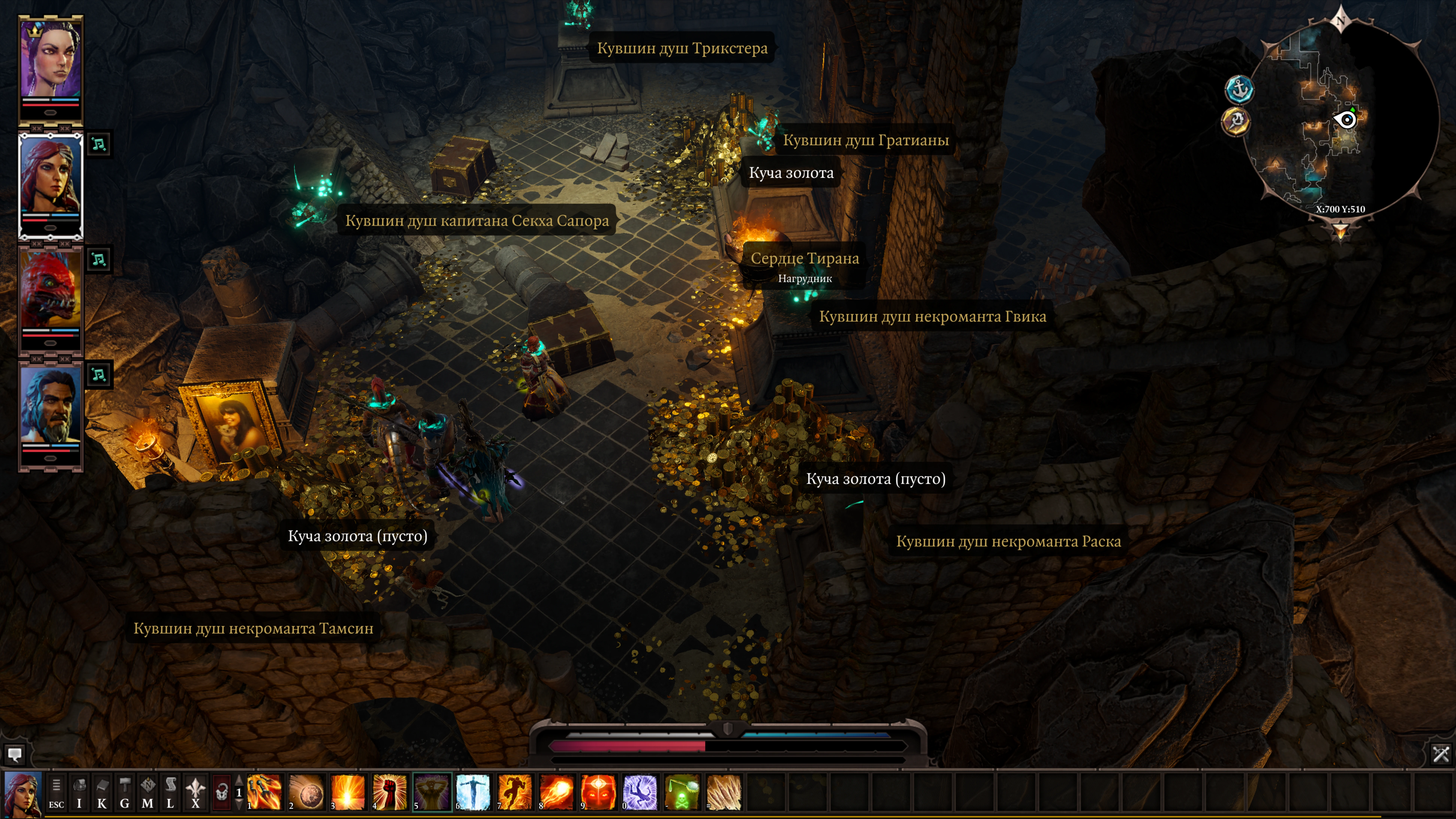Open the world map compass button
1456x819 pixels.
148,792
